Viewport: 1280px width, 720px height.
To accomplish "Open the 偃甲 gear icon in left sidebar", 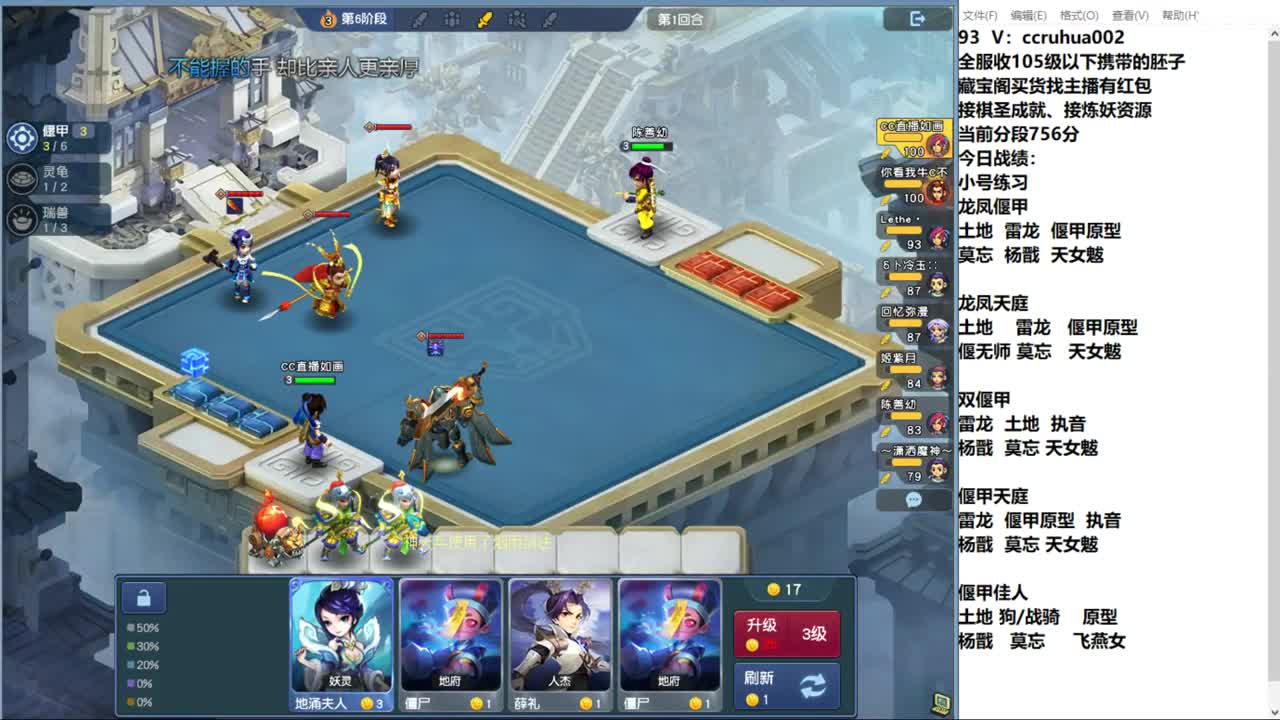I will point(21,139).
